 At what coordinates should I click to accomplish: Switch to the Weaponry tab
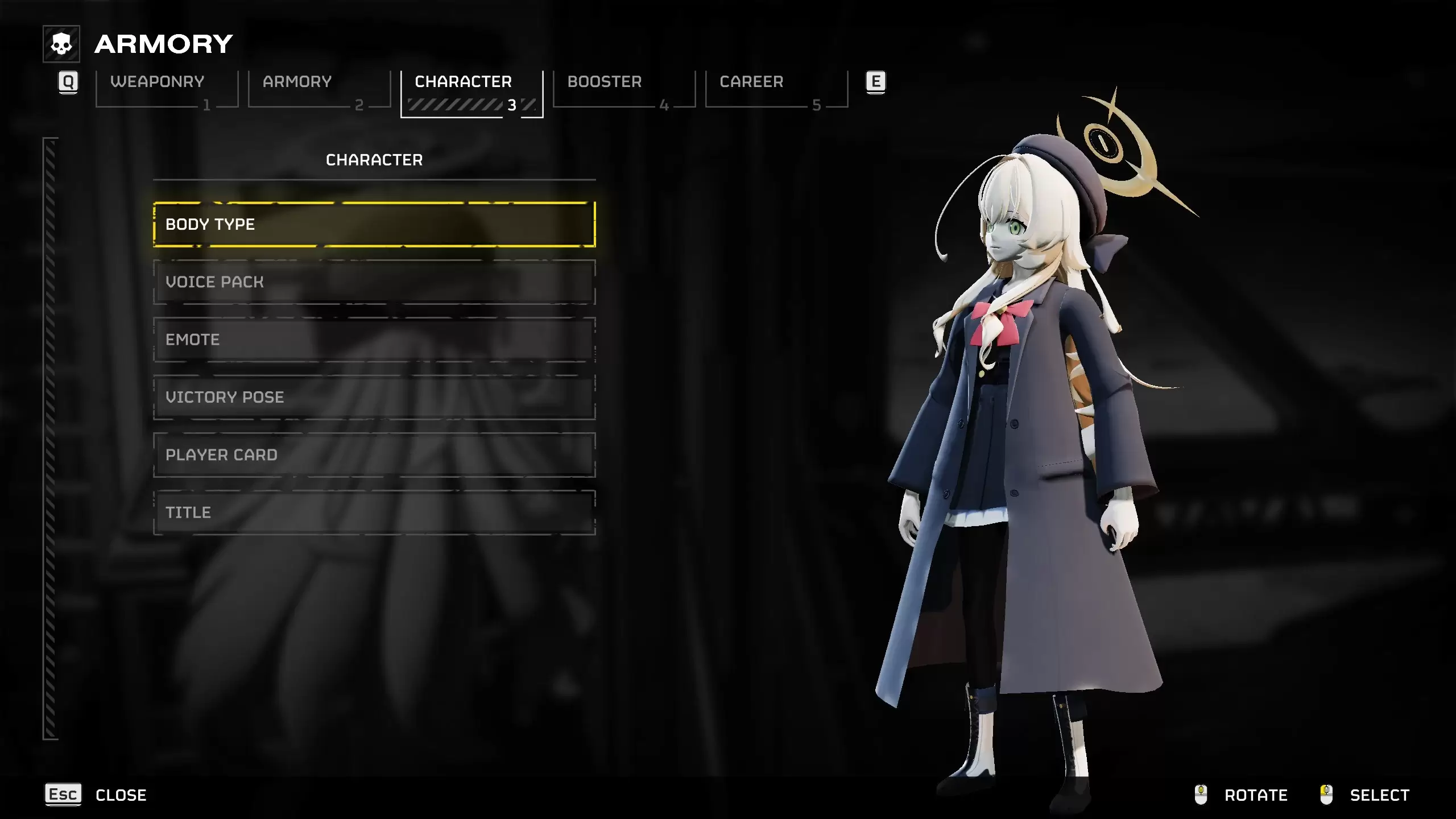[x=166, y=89]
